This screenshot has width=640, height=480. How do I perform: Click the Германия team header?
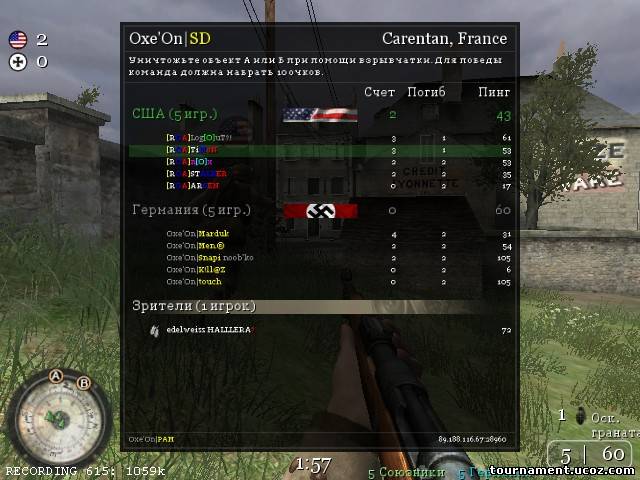(x=191, y=210)
